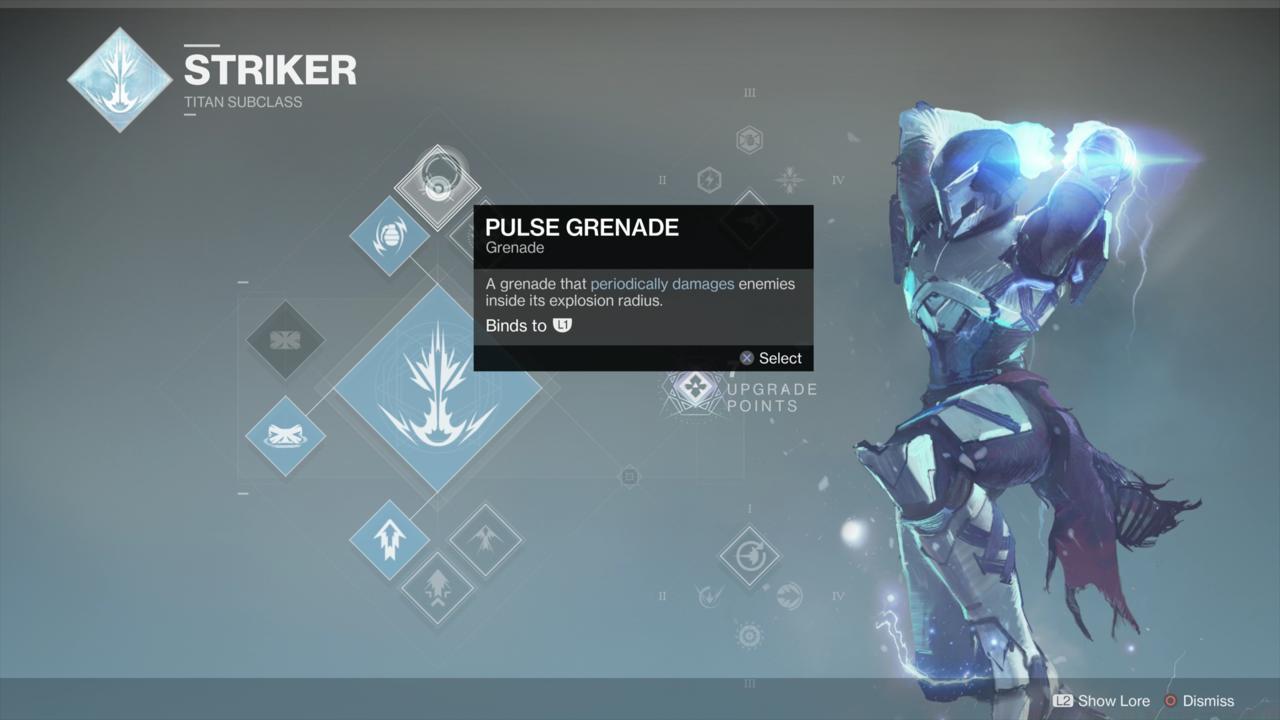The image size is (1280, 720).
Task: Click the Towering Barricade ability icon
Action: point(285,341)
